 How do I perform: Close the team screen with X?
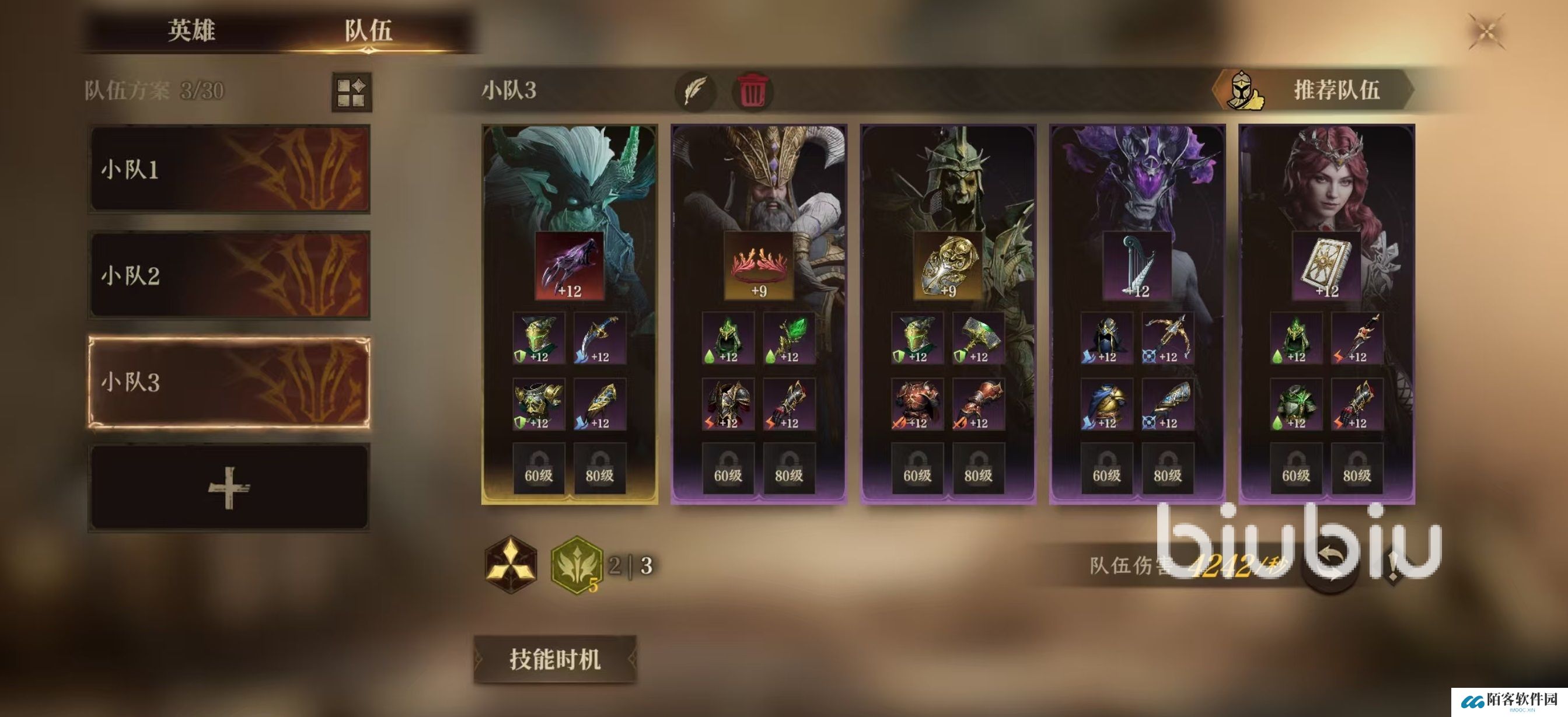click(1486, 32)
